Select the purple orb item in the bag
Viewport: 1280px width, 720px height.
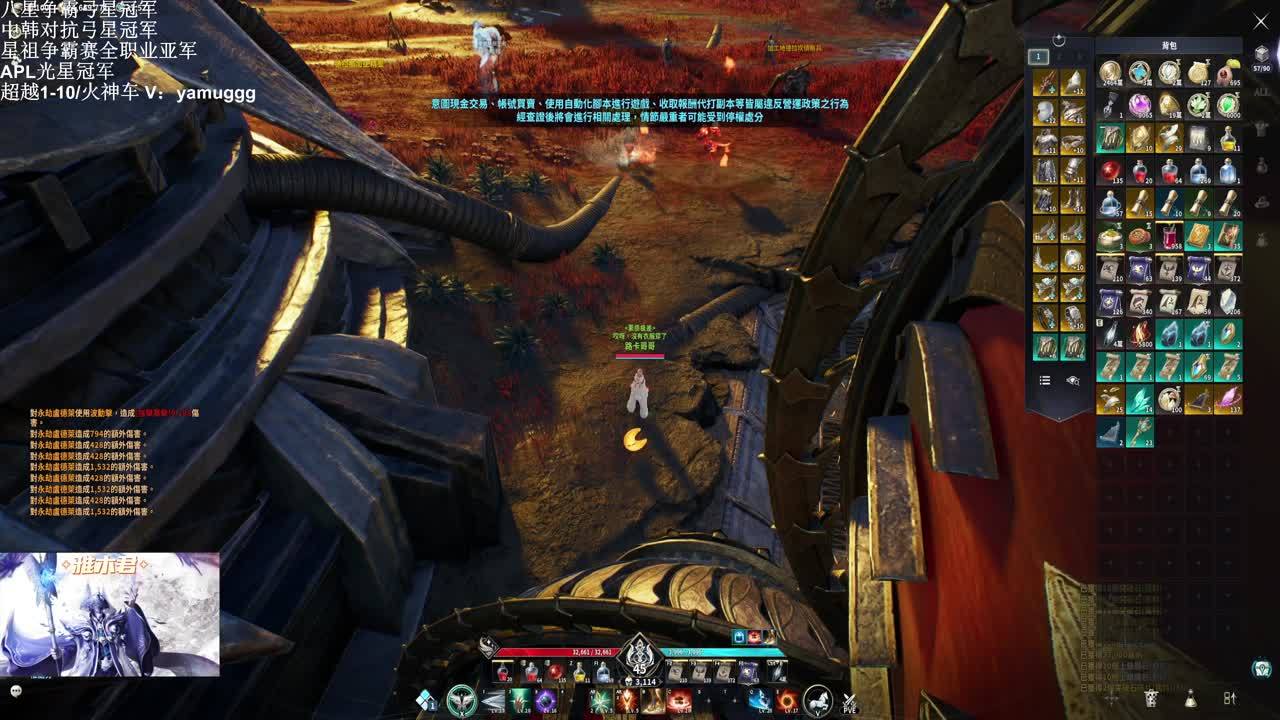pyautogui.click(x=1139, y=104)
